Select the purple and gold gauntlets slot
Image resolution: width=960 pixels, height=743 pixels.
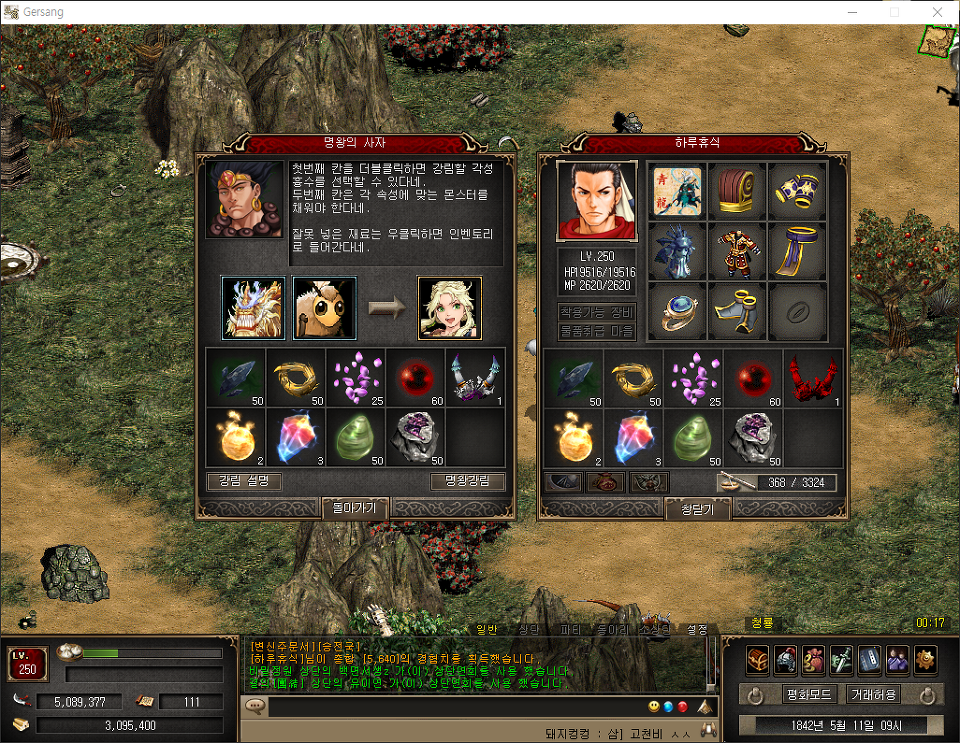click(x=797, y=191)
